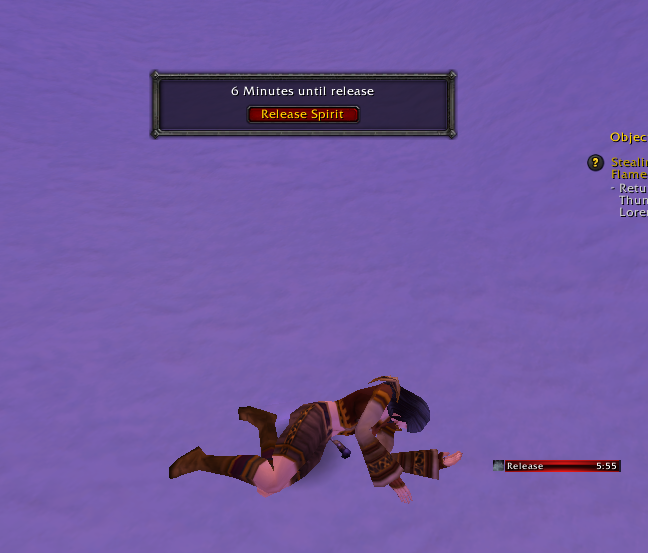Select the Stealing quest title in tracker

(629, 162)
